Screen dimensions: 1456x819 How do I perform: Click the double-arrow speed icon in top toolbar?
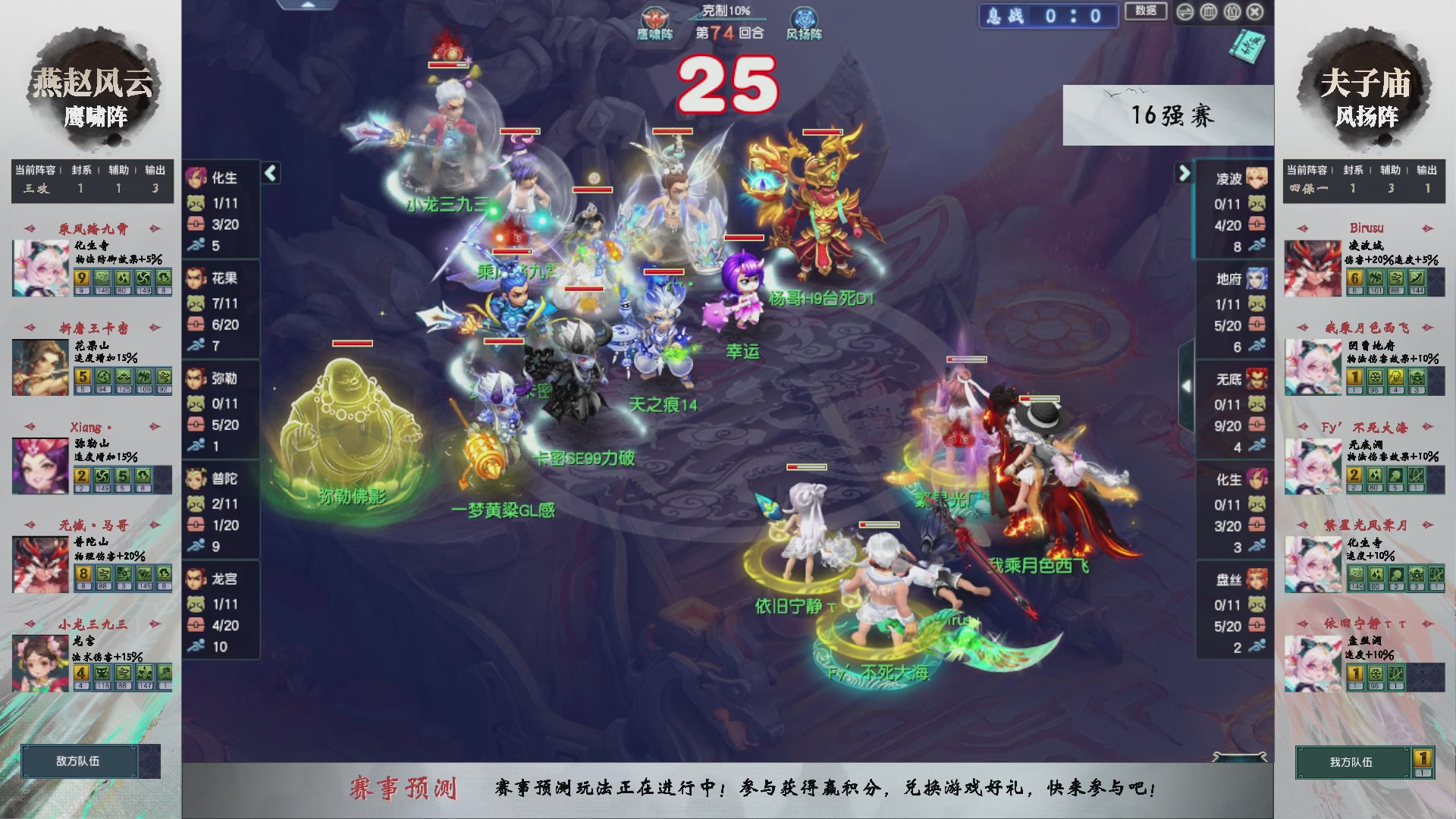[1185, 13]
